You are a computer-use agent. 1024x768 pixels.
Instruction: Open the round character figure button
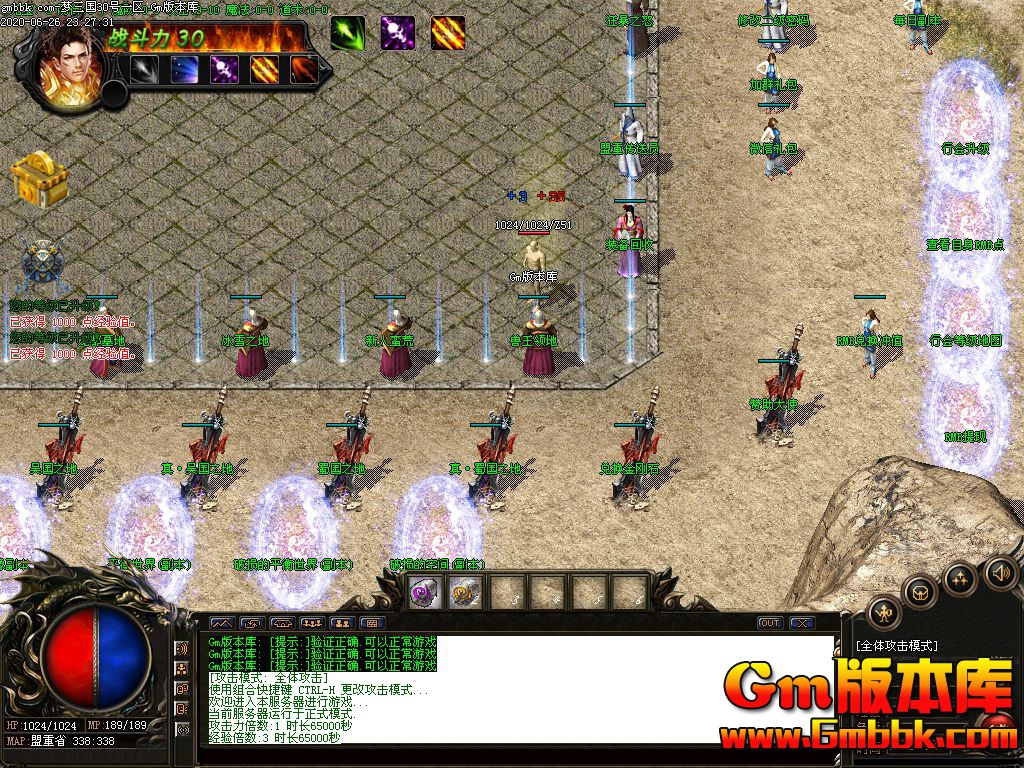[883, 612]
